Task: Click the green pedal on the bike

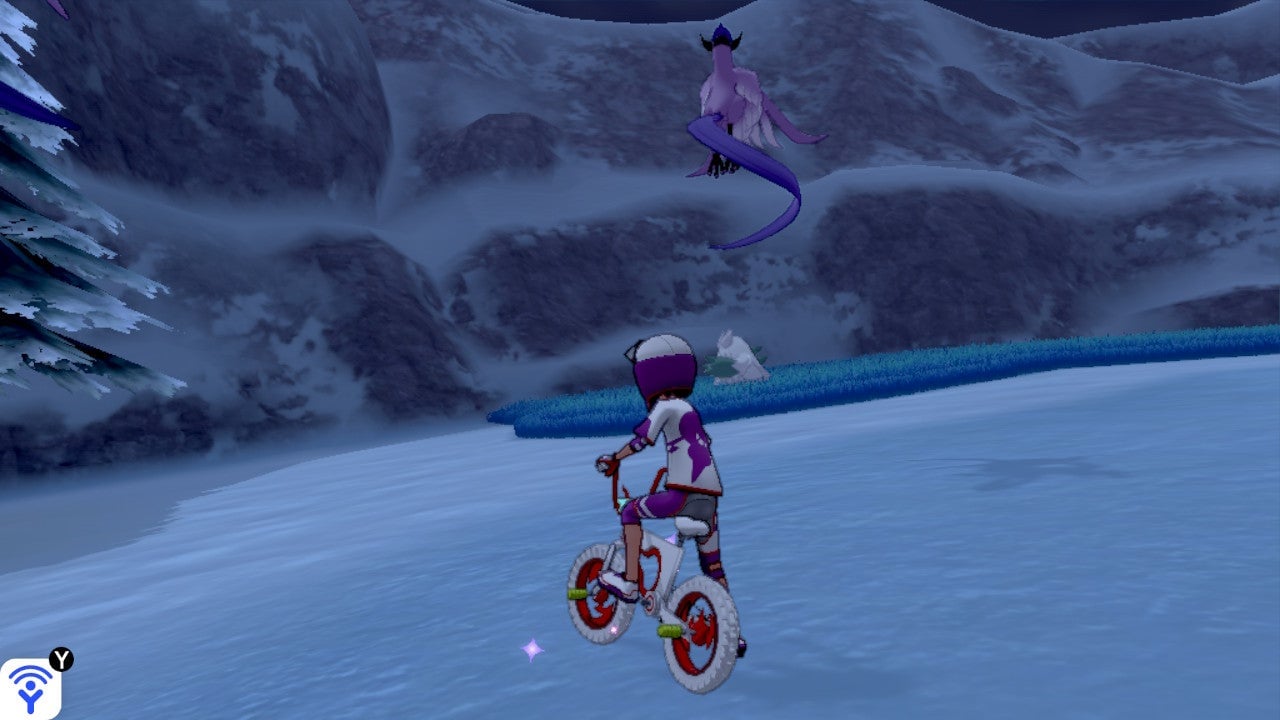Action: tap(667, 632)
